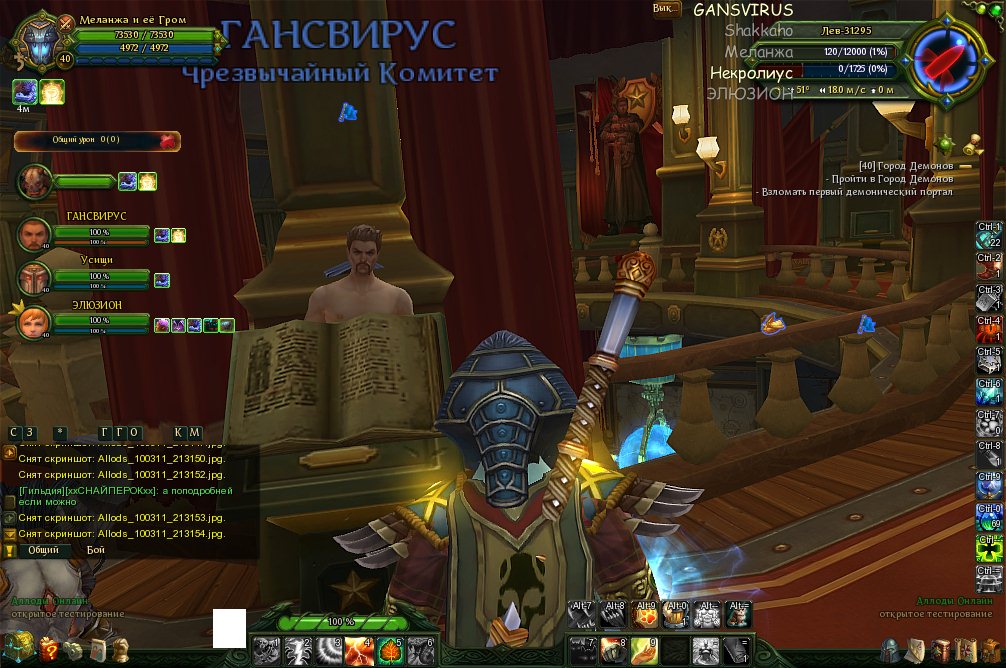Click your own character portrait frame

[40, 44]
